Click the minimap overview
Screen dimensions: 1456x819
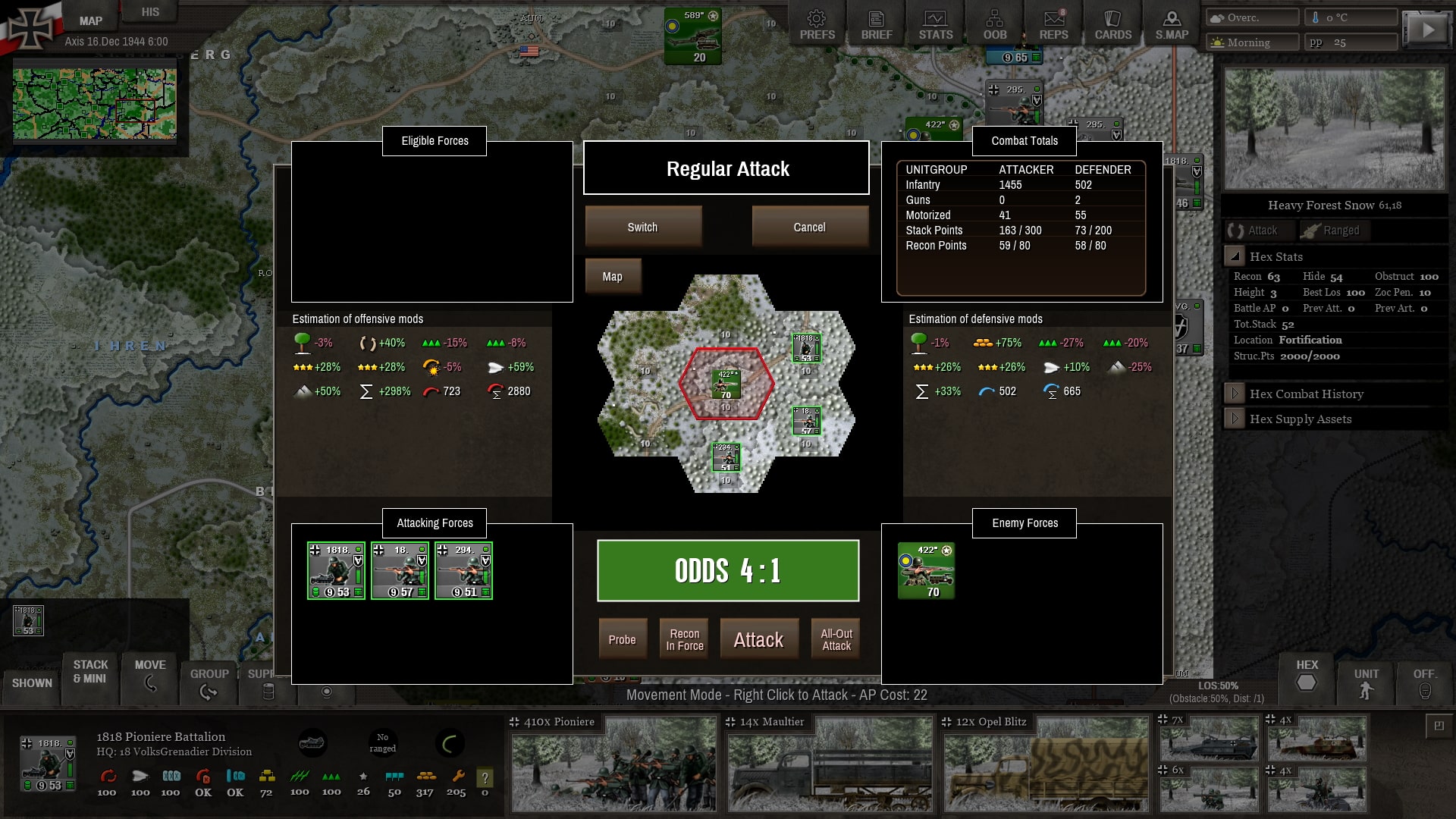[x=95, y=104]
